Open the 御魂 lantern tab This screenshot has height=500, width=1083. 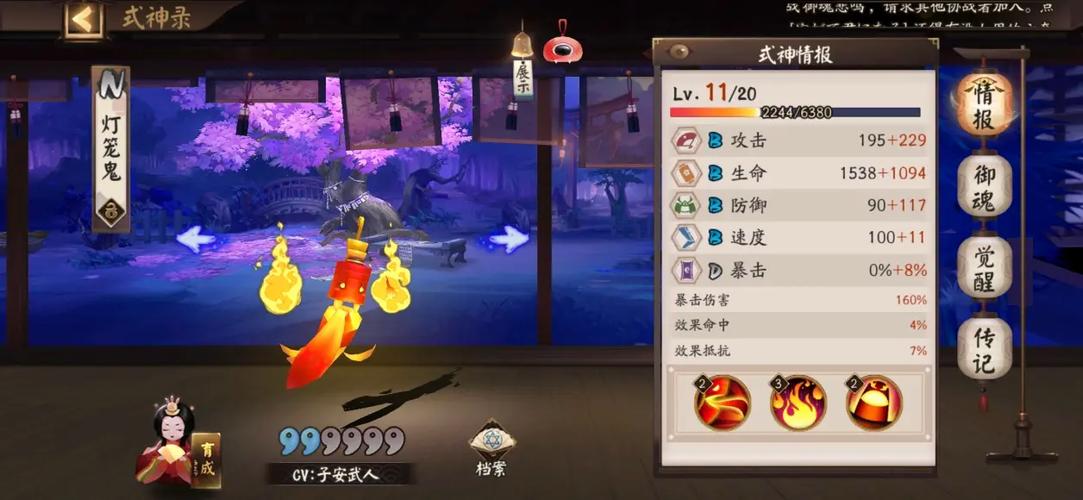point(985,187)
